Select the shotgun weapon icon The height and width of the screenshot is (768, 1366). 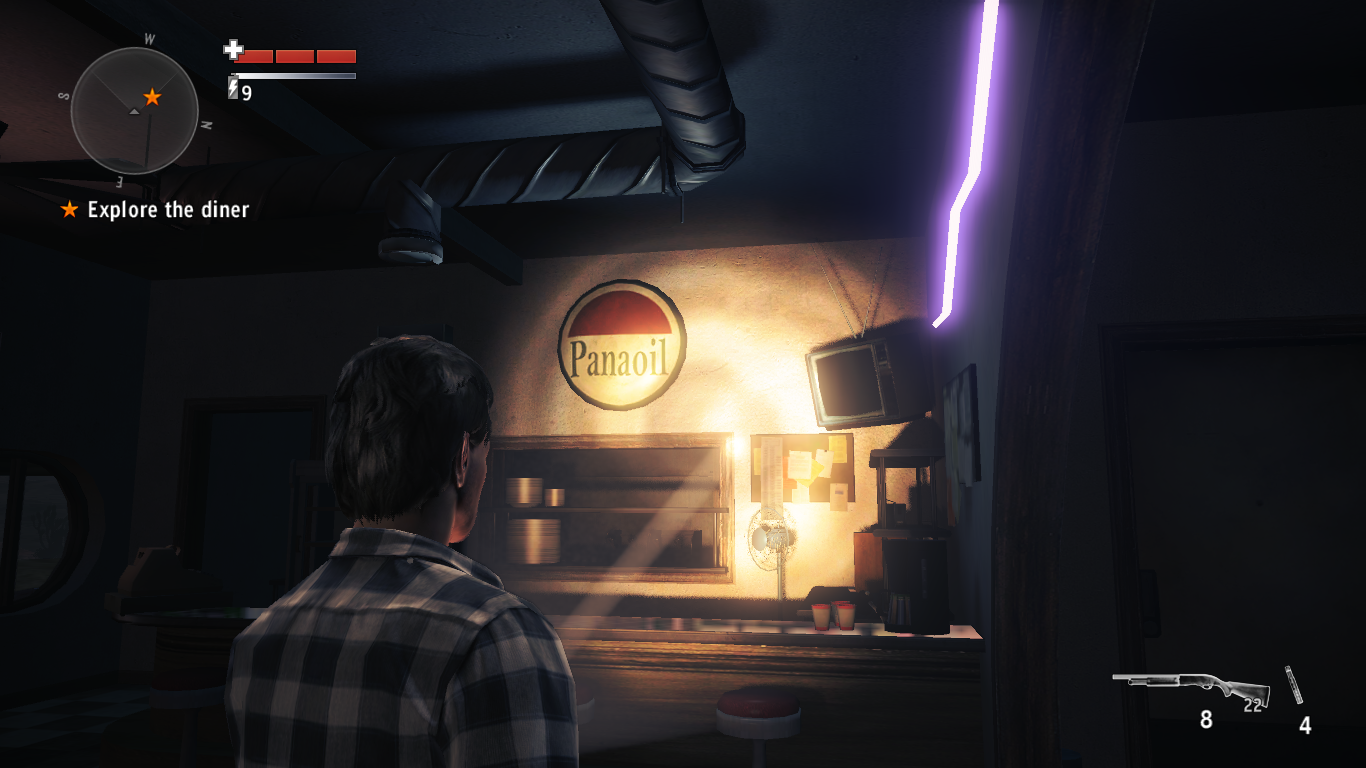[1191, 687]
